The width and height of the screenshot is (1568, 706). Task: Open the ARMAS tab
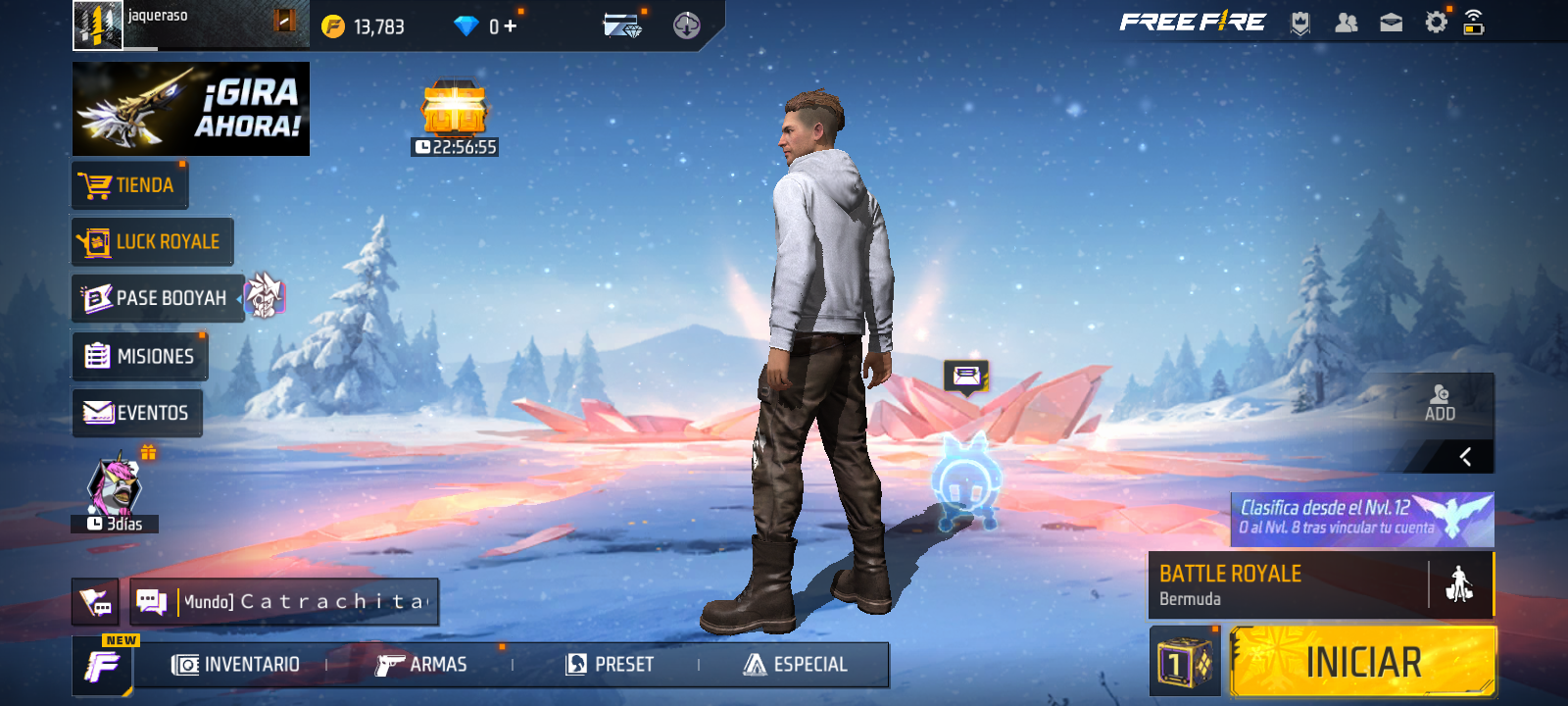tap(421, 665)
